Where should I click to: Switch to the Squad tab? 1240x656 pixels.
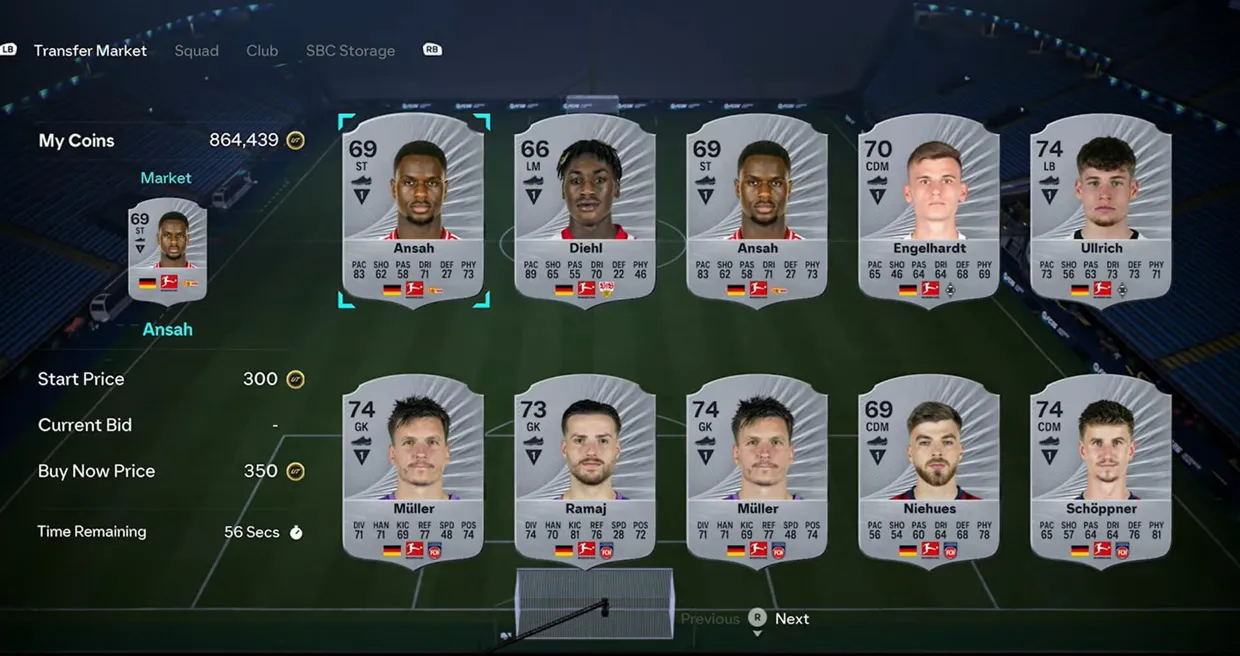(x=196, y=51)
